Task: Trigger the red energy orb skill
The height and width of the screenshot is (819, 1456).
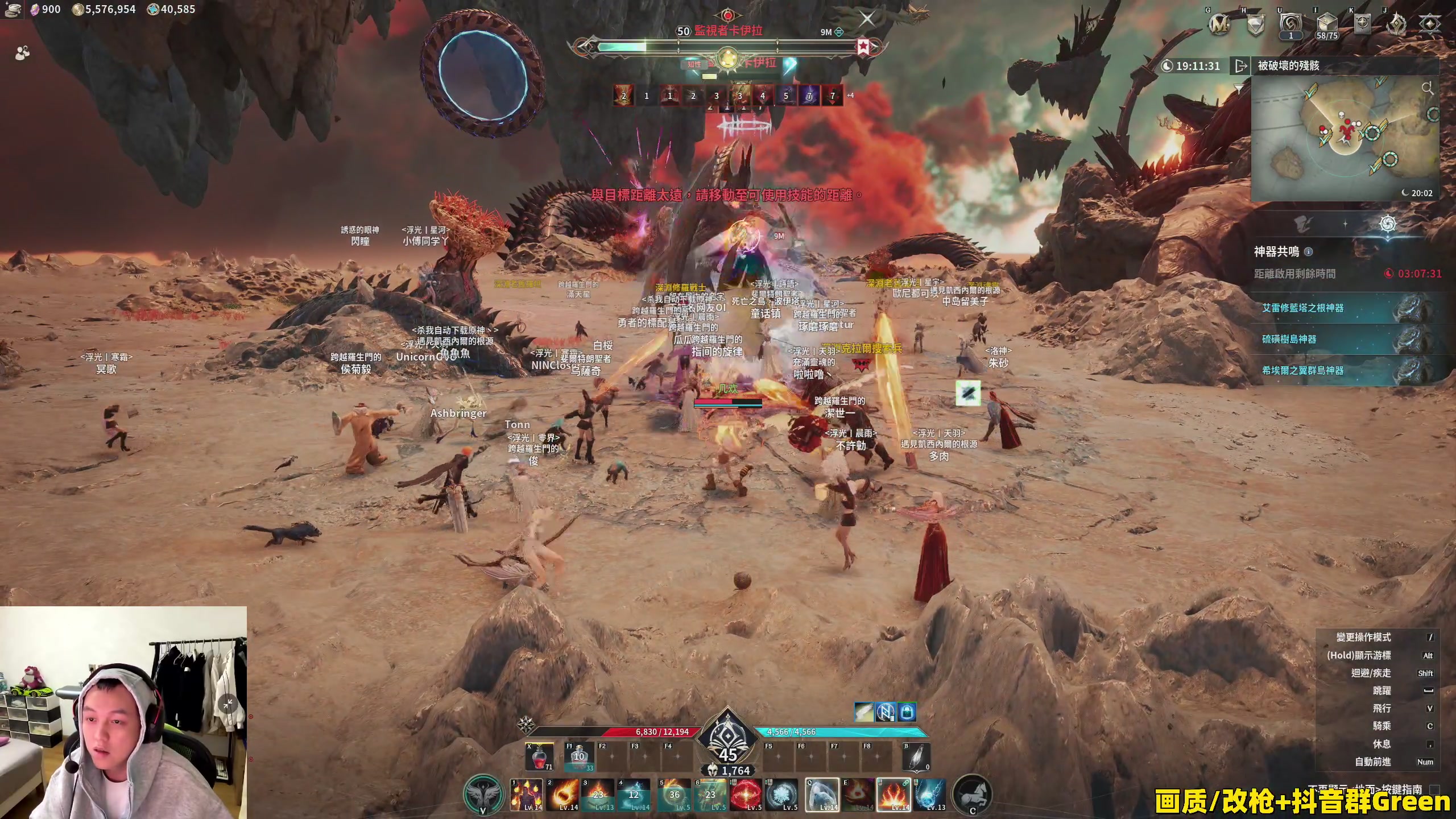Action: pyautogui.click(x=746, y=795)
